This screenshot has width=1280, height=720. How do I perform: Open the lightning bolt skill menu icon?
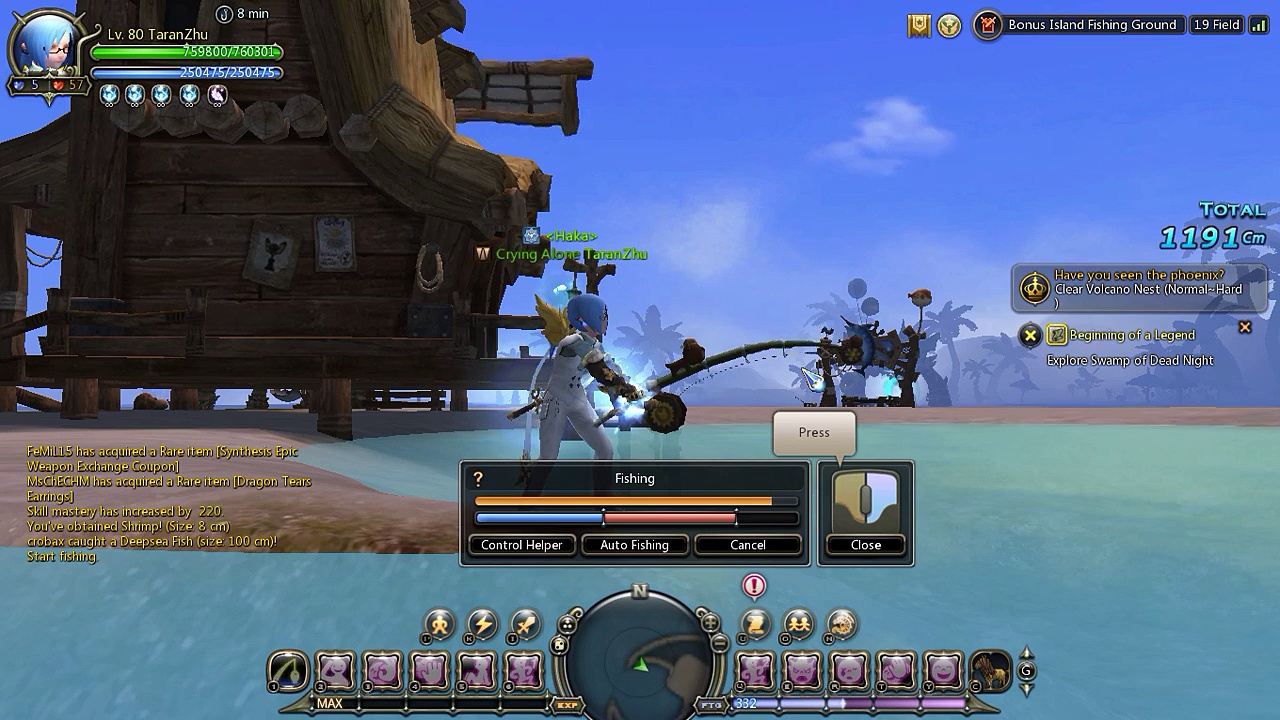coord(482,625)
